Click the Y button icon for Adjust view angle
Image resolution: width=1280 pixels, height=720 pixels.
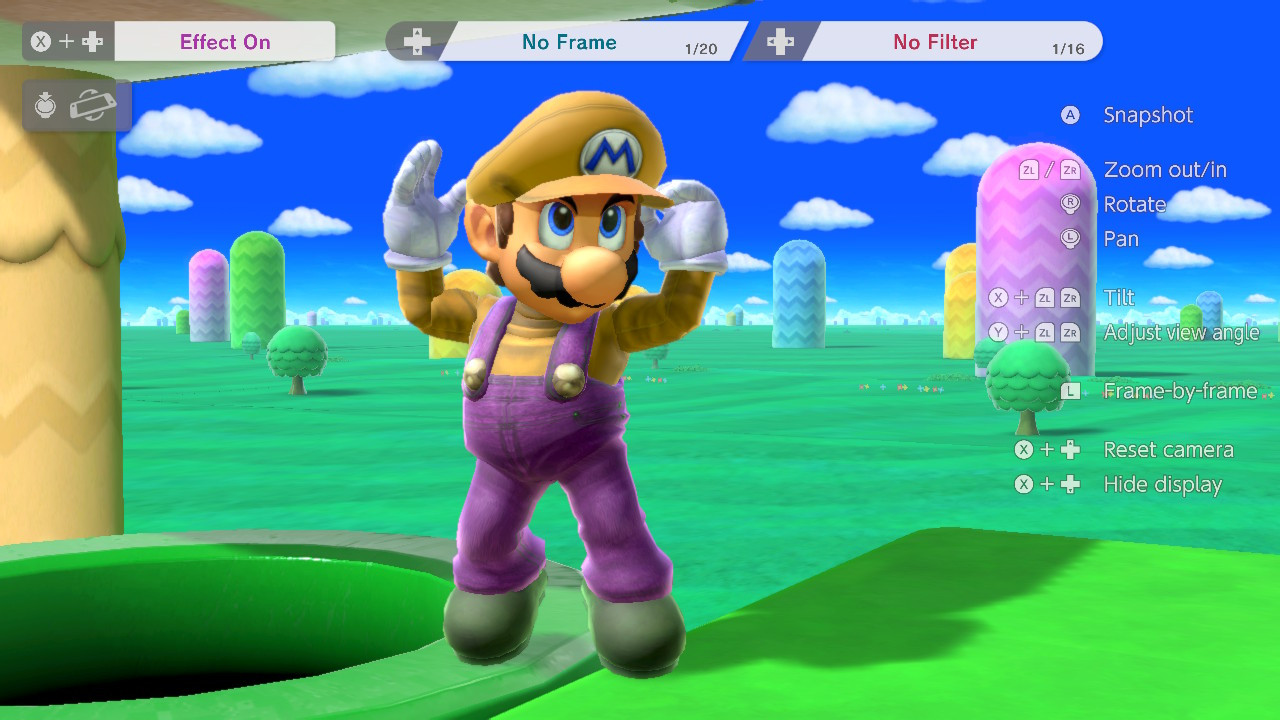point(998,332)
